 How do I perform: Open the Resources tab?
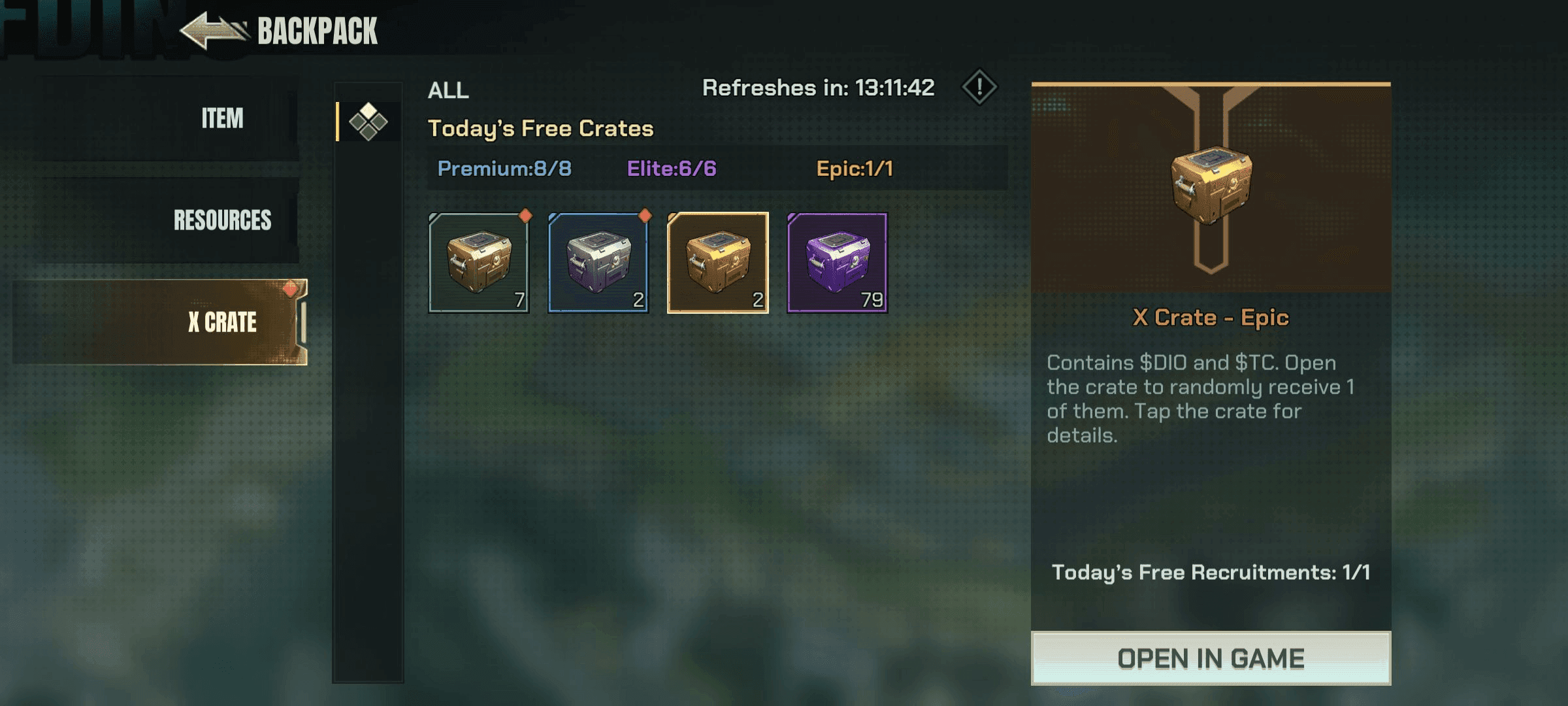pyautogui.click(x=222, y=220)
